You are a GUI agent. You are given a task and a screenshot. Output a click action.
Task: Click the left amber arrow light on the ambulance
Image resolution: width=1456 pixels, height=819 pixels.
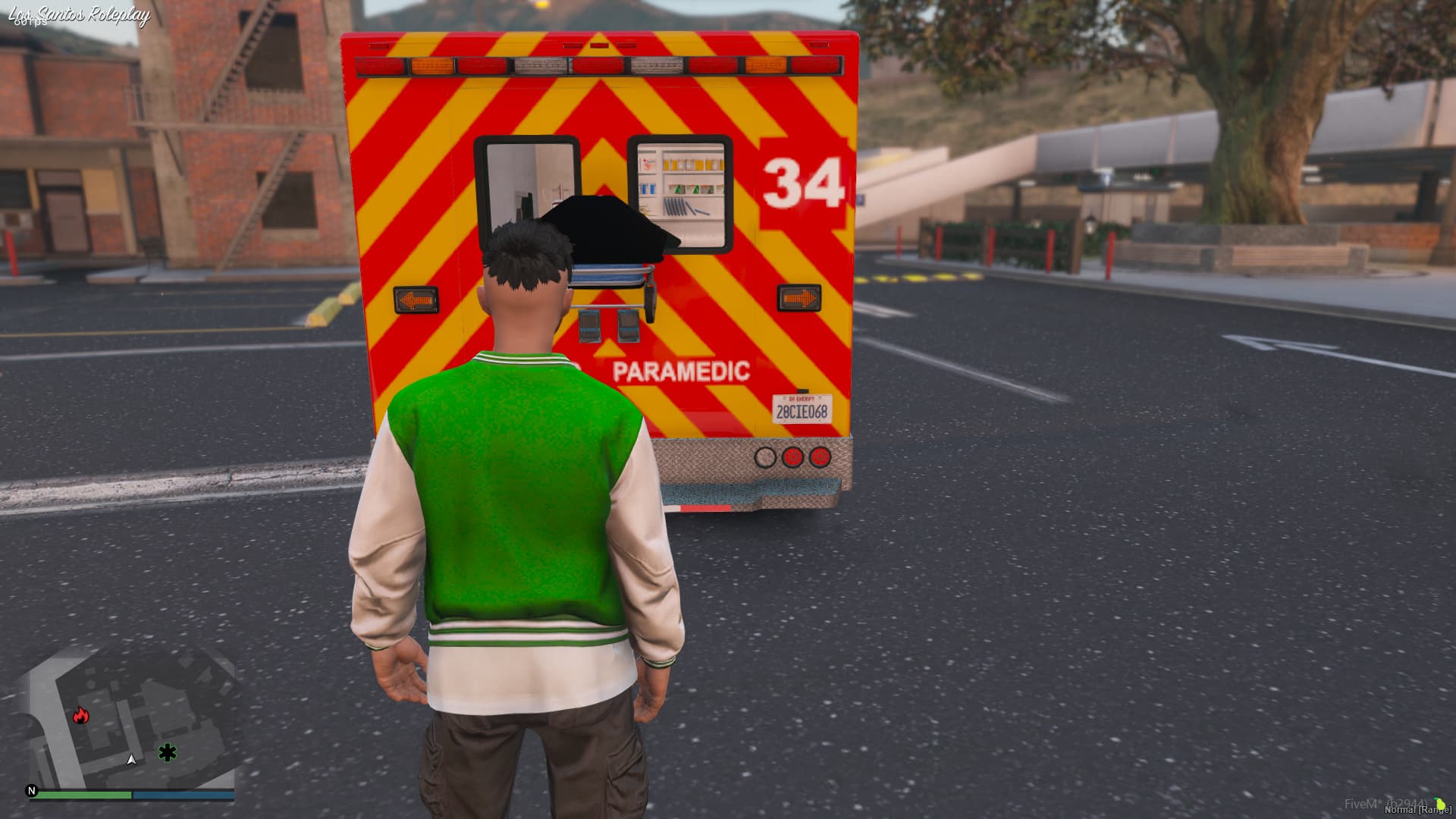point(416,298)
